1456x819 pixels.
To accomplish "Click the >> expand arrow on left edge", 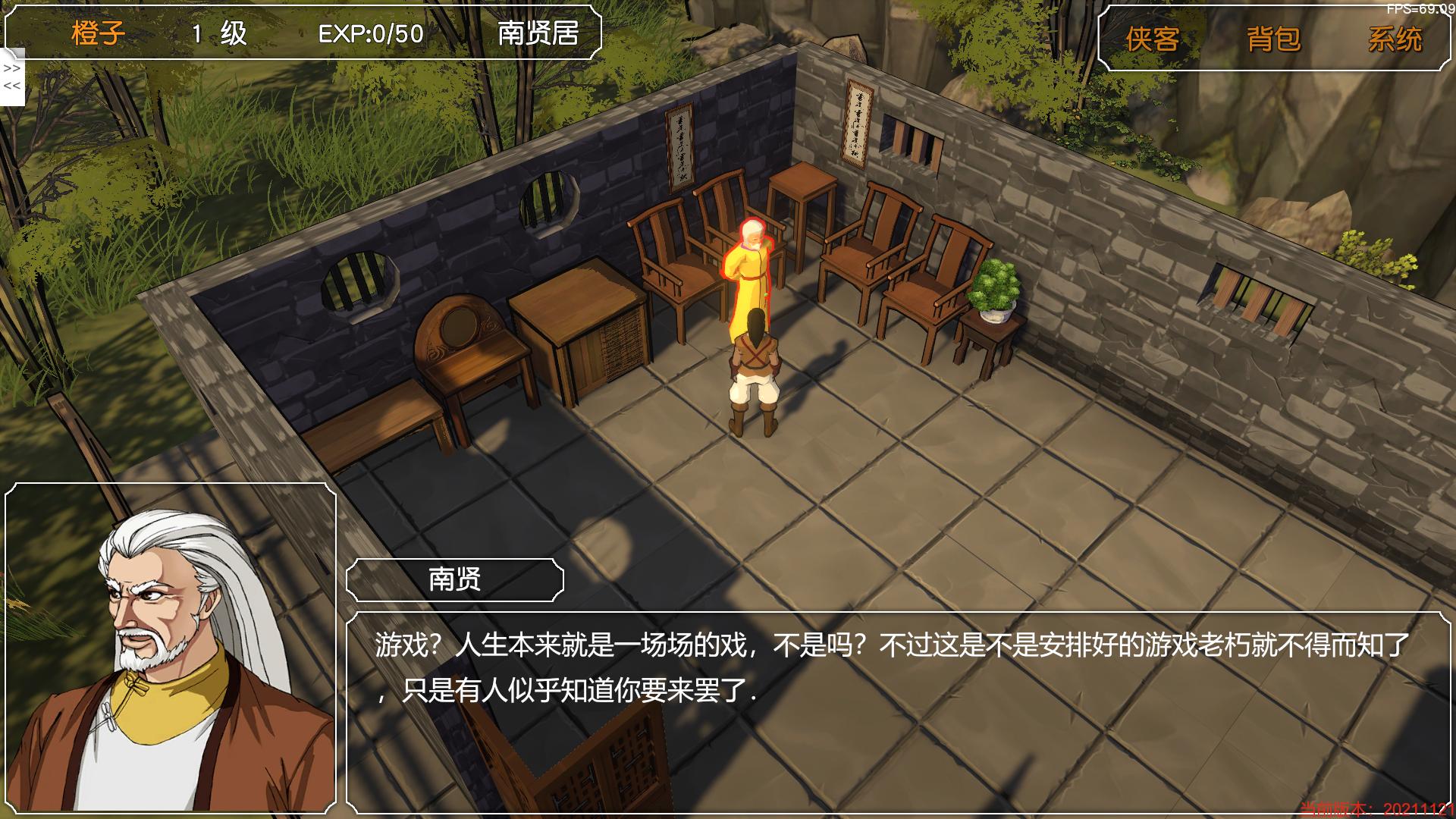I will [11, 68].
